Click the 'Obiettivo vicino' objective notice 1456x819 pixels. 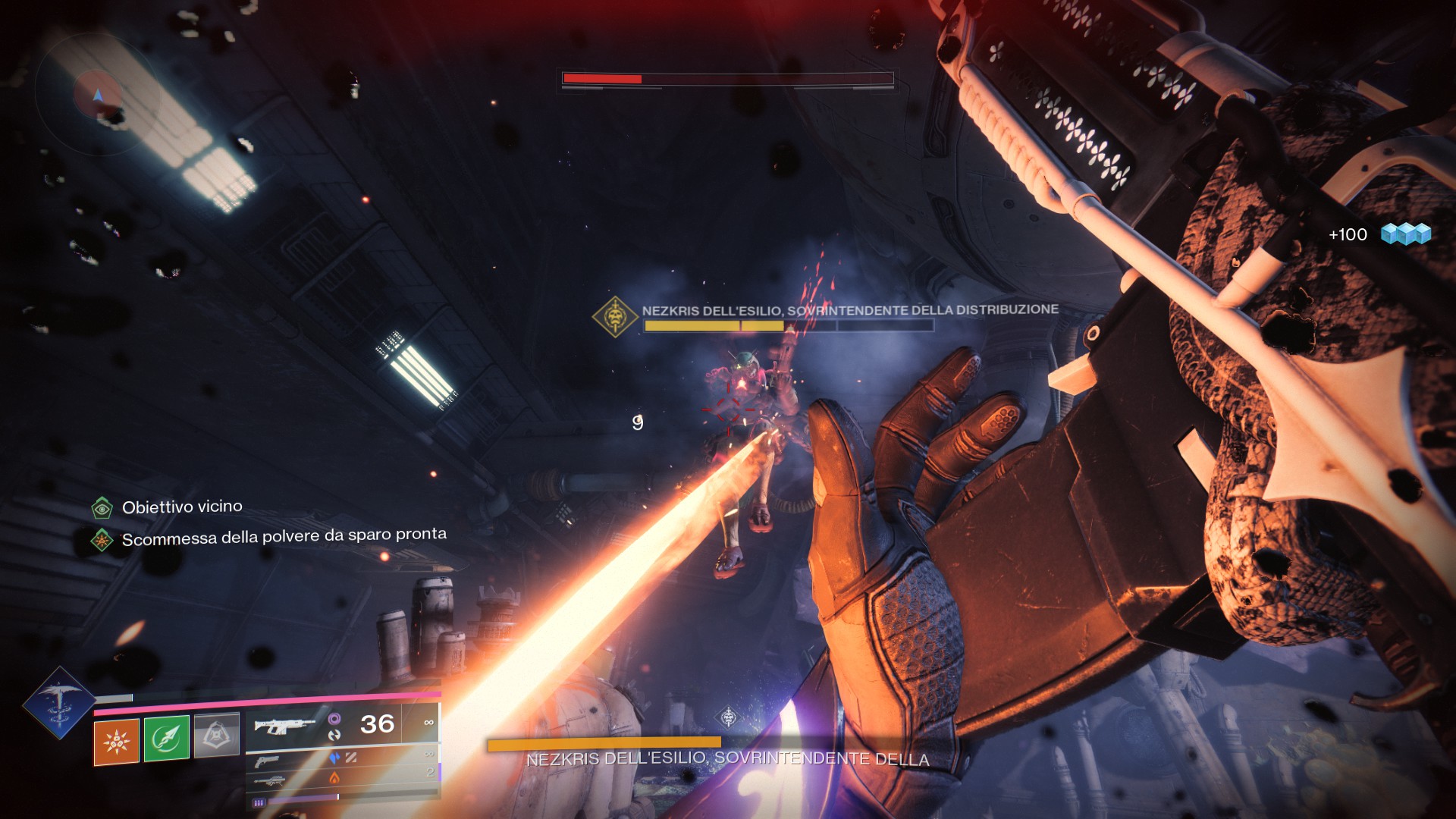coord(182,507)
